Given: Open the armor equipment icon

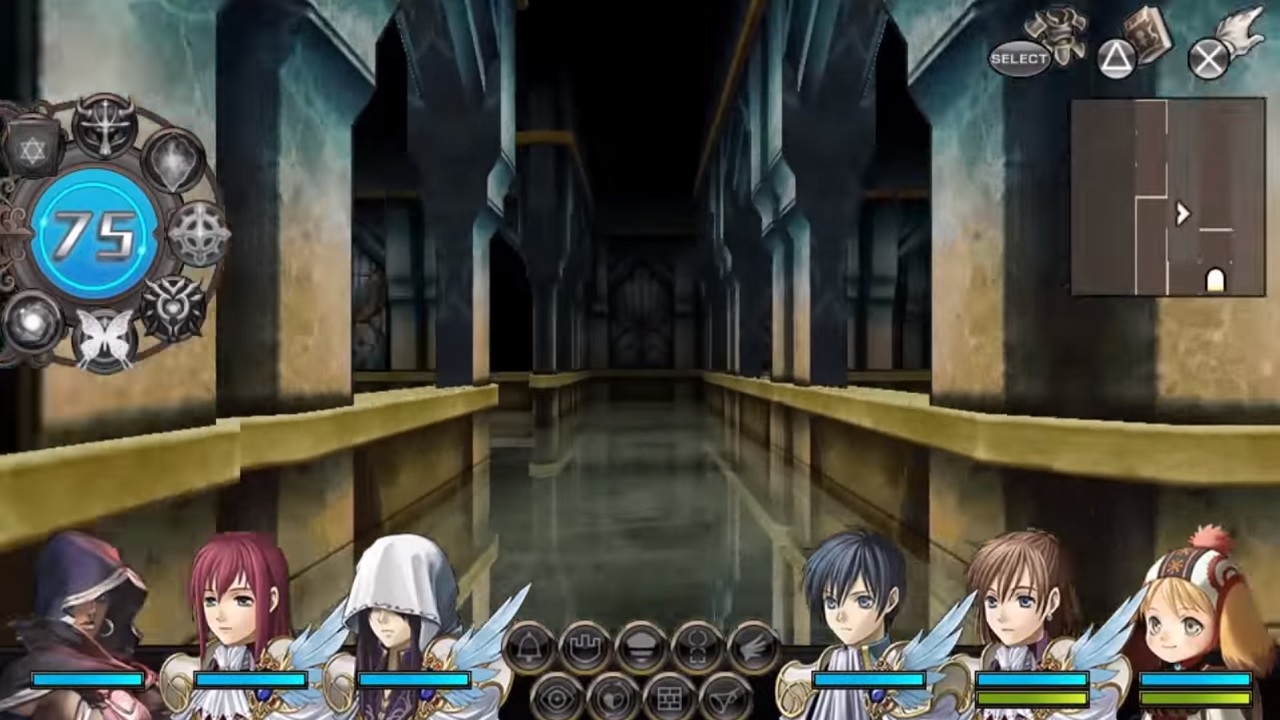Looking at the screenshot, I should (x=1059, y=36).
